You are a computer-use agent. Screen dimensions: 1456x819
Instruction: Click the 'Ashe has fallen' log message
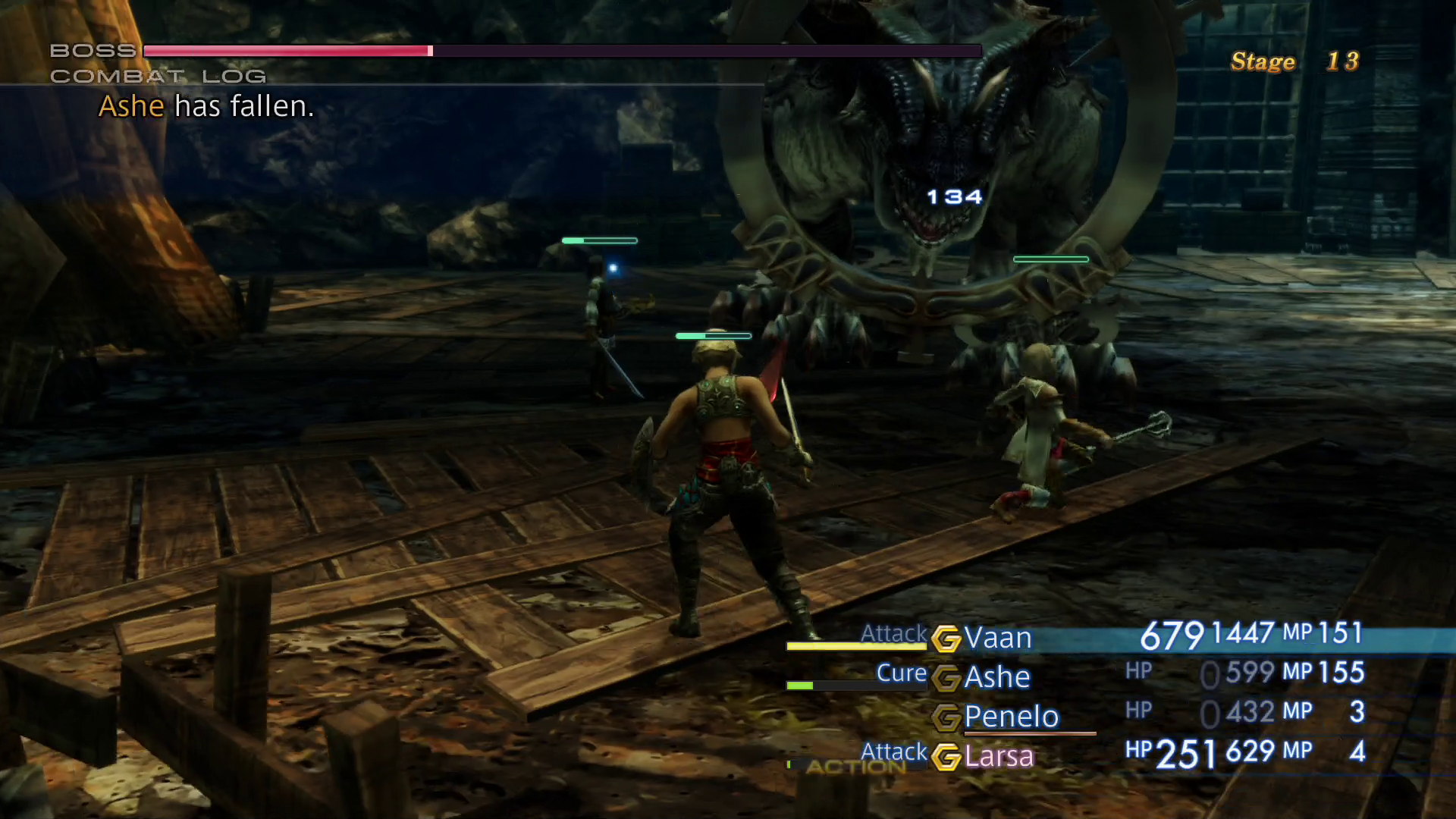click(x=206, y=106)
